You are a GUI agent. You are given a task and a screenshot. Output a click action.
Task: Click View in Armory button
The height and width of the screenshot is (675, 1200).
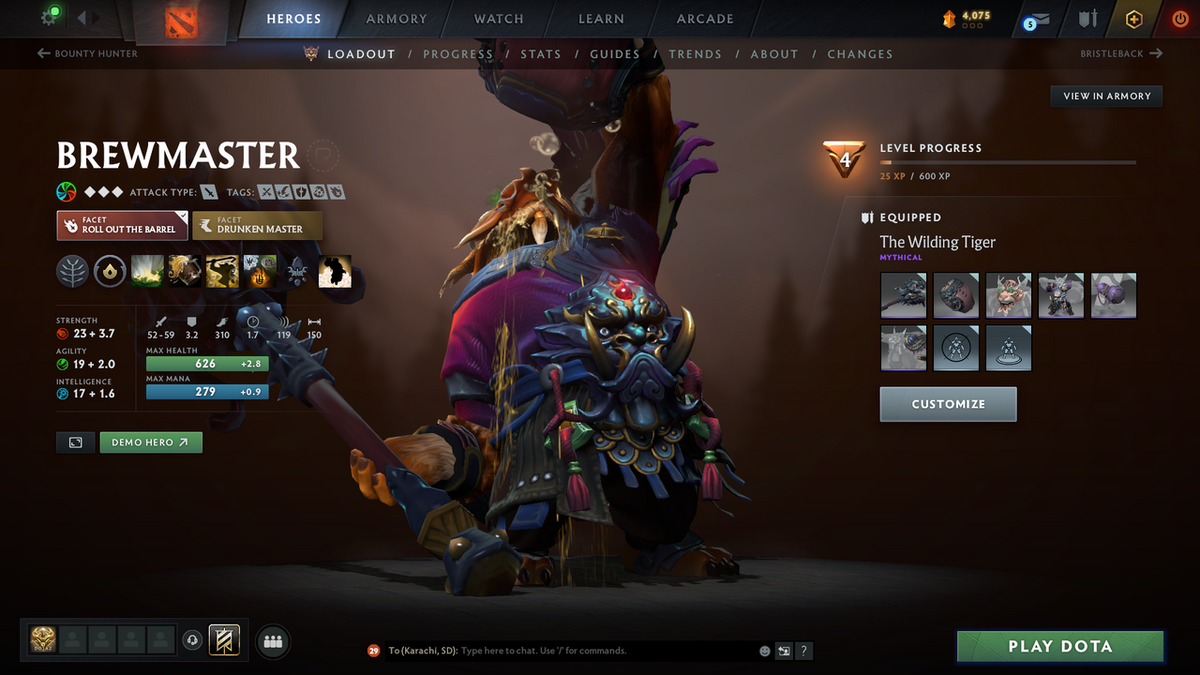1106,96
